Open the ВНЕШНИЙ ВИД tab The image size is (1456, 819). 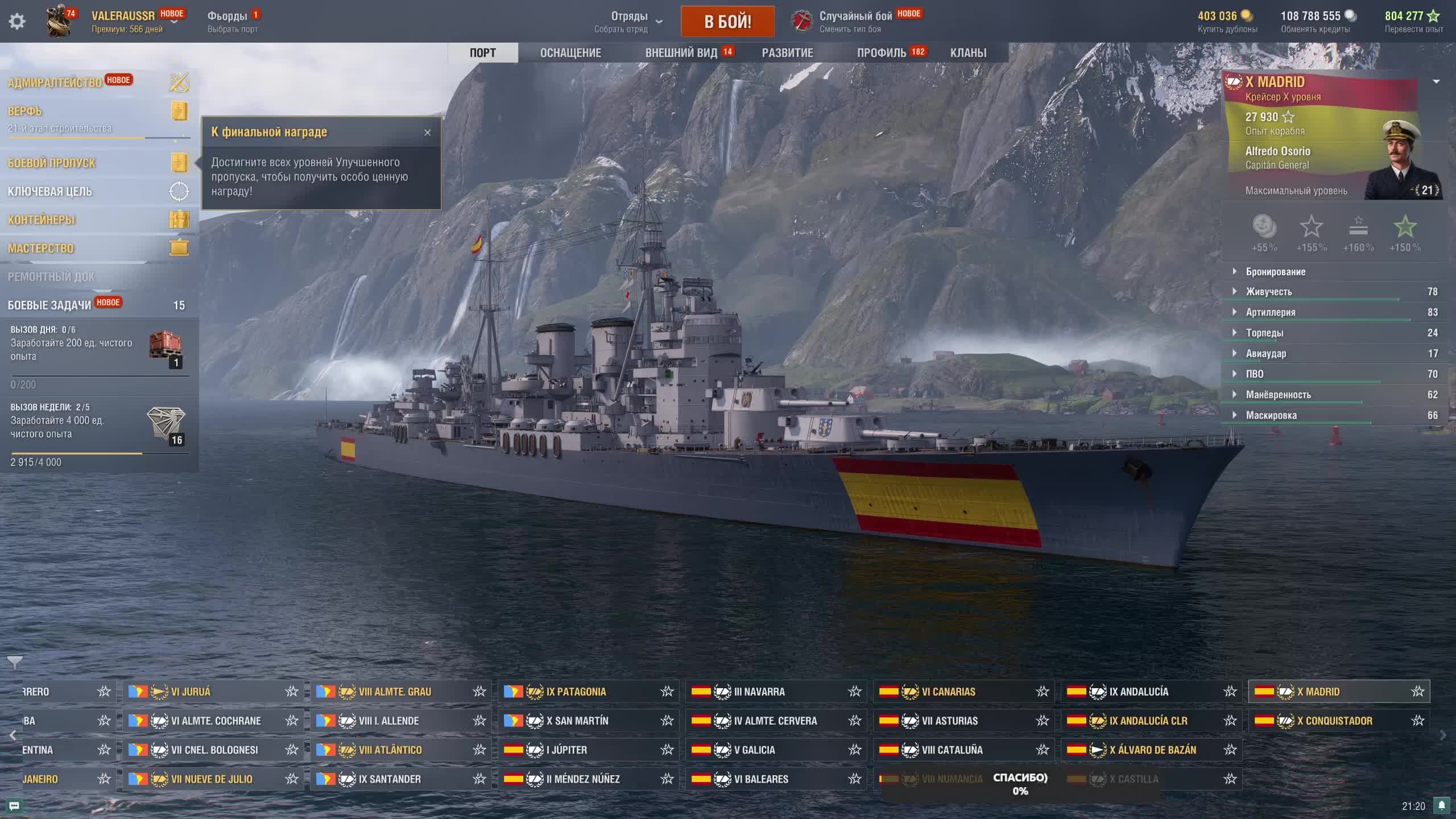click(x=681, y=53)
